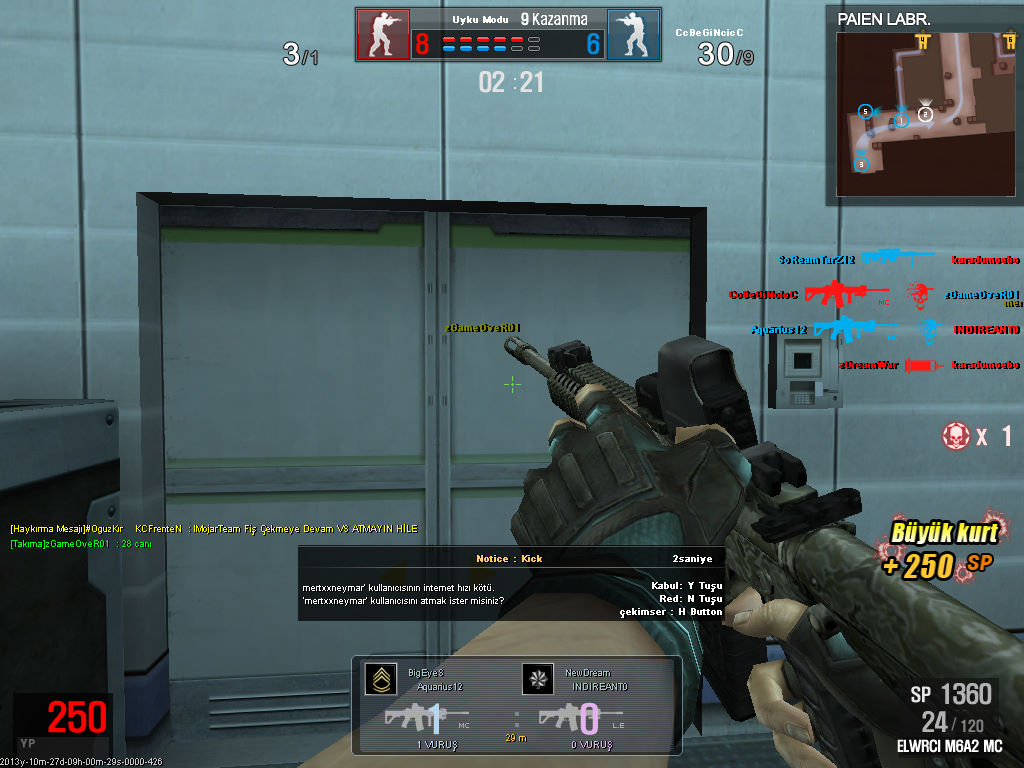Select the zGameOveR01 team chat message
The width and height of the screenshot is (1024, 768).
(x=80, y=544)
